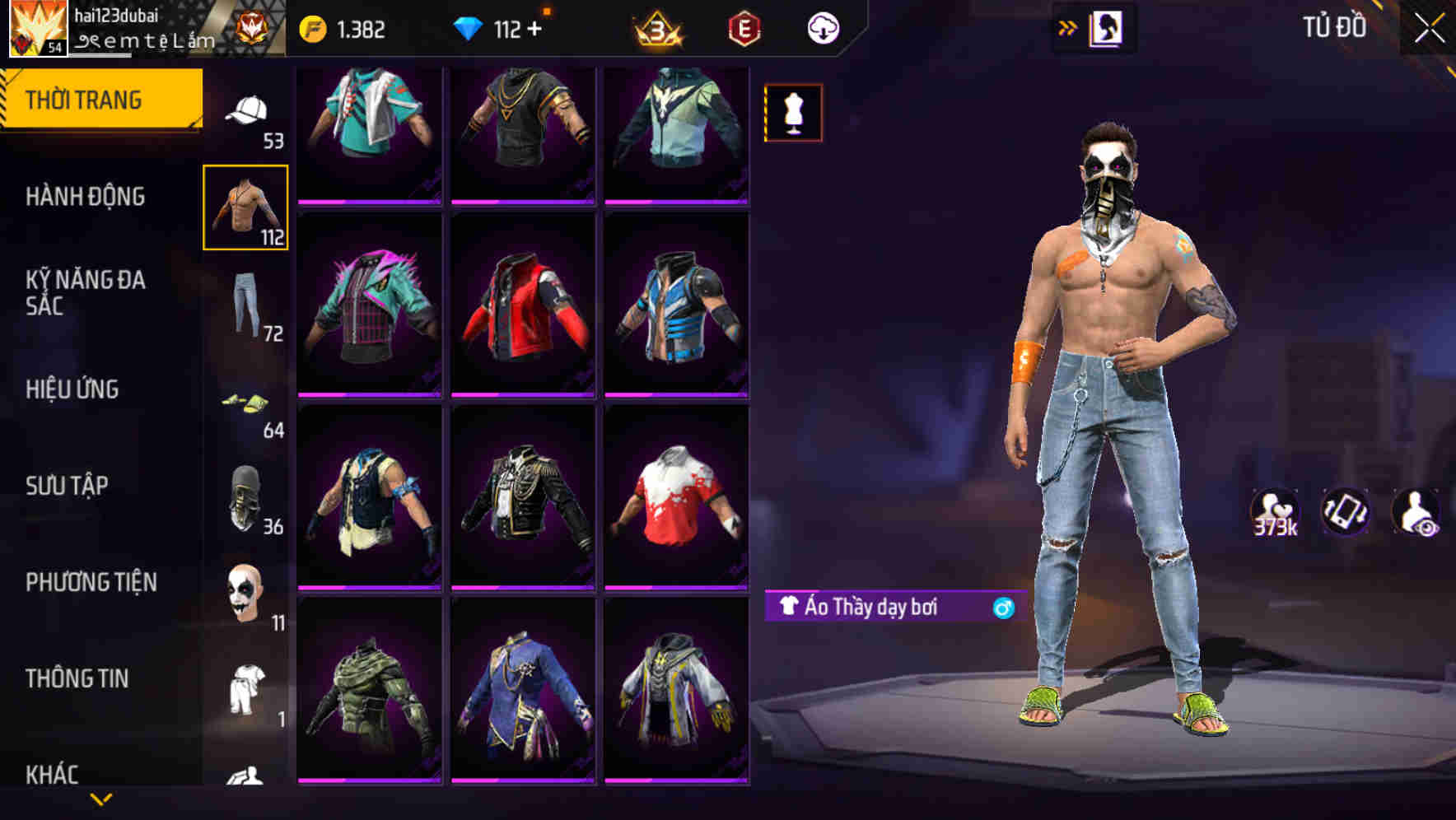Select the mask category icon showing 36 items
This screenshot has height=820, width=1456.
[x=245, y=494]
